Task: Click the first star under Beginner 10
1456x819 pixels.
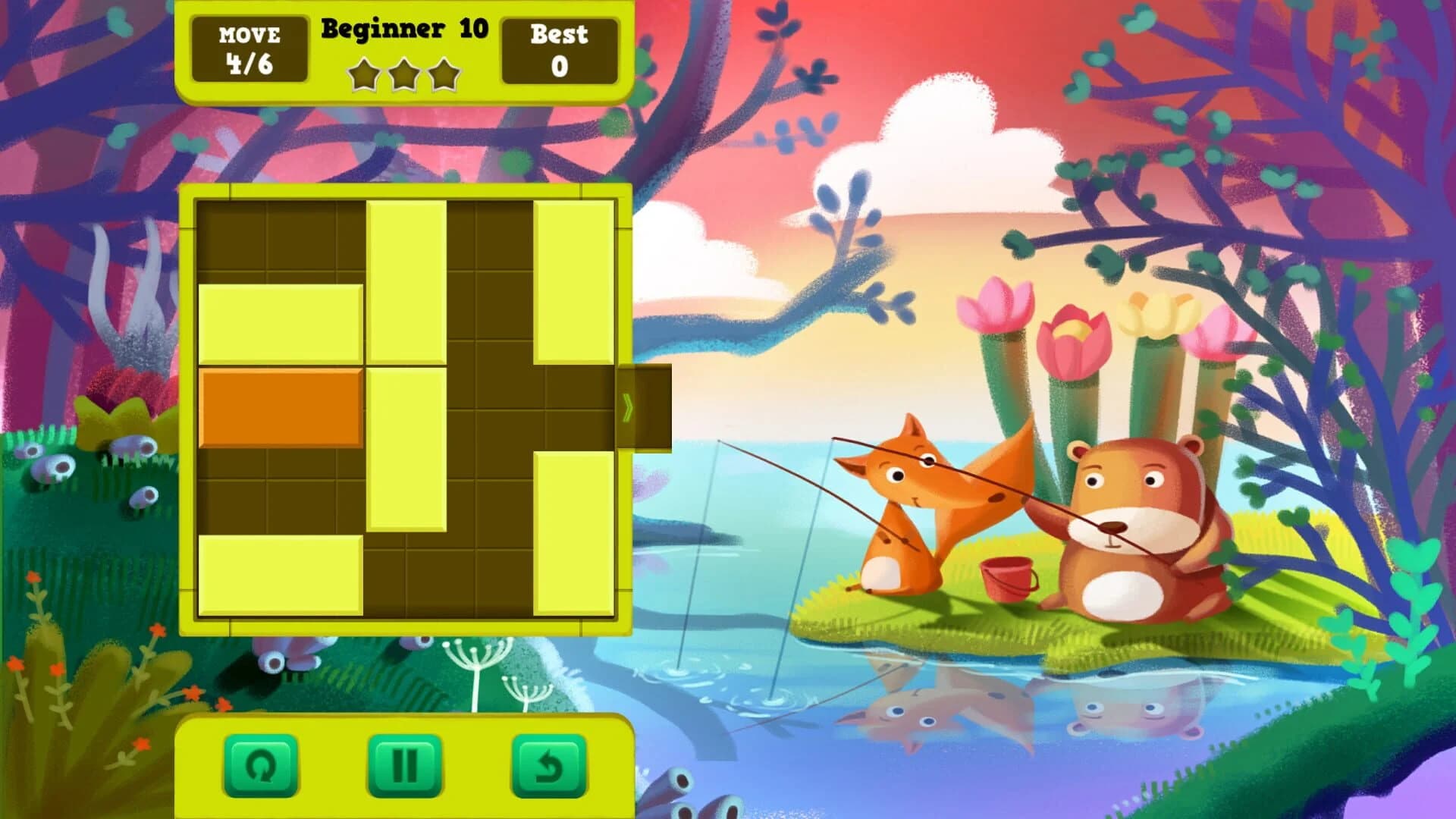Action: pos(362,76)
